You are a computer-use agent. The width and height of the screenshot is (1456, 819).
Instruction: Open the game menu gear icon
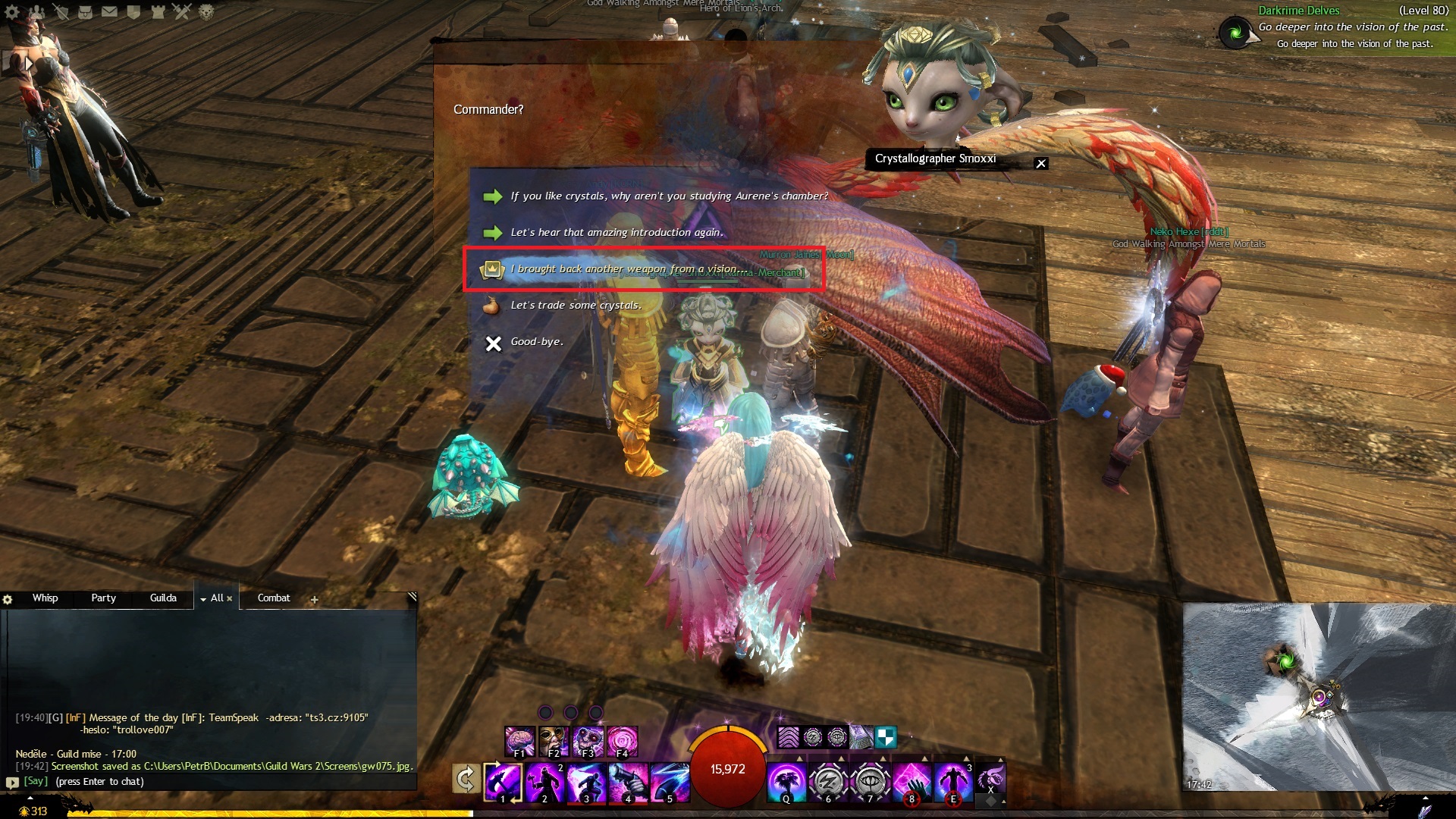coord(12,12)
